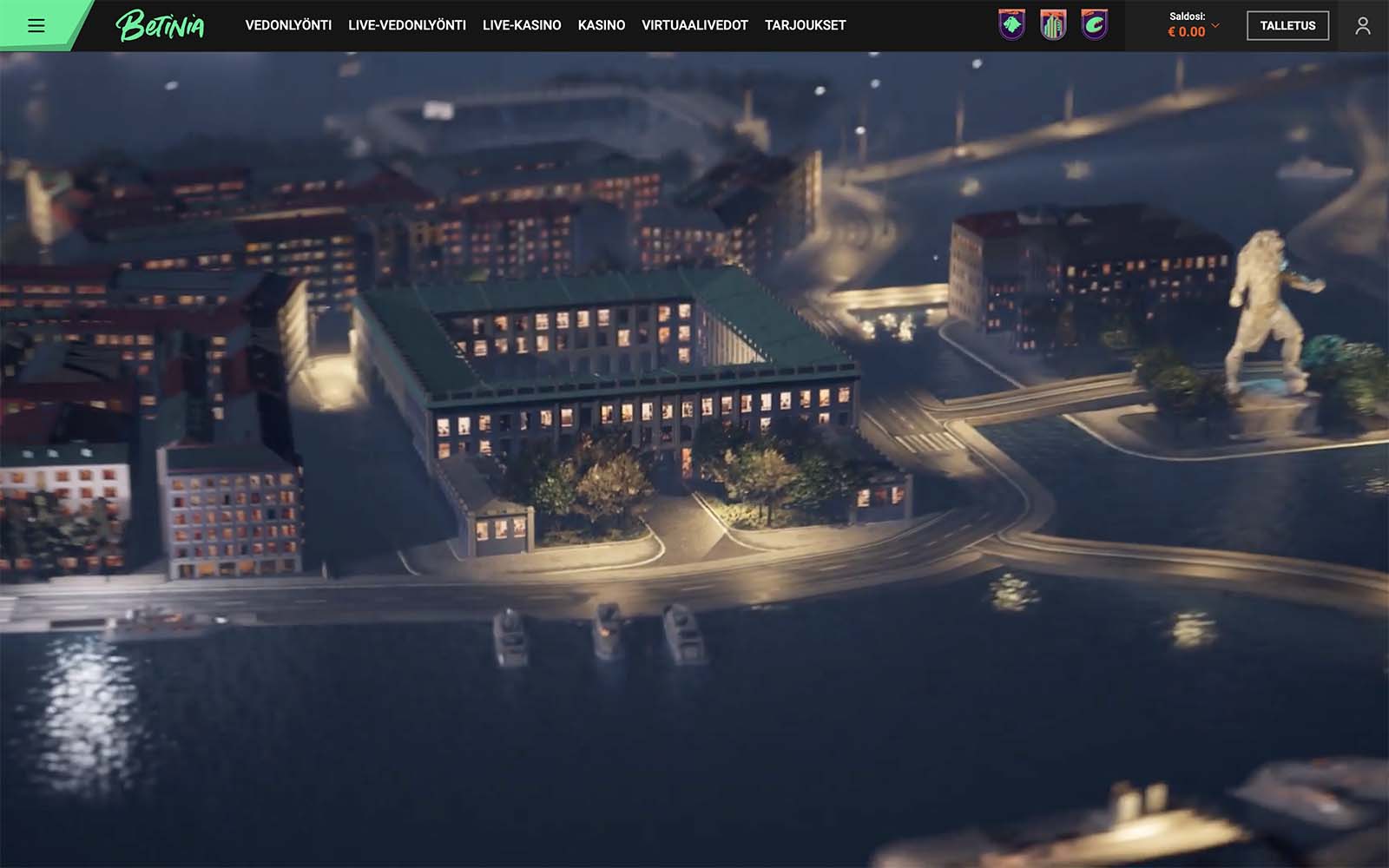Screen dimensions: 1389x868
Task: Select the skyscraper badge
Action: [1053, 25]
